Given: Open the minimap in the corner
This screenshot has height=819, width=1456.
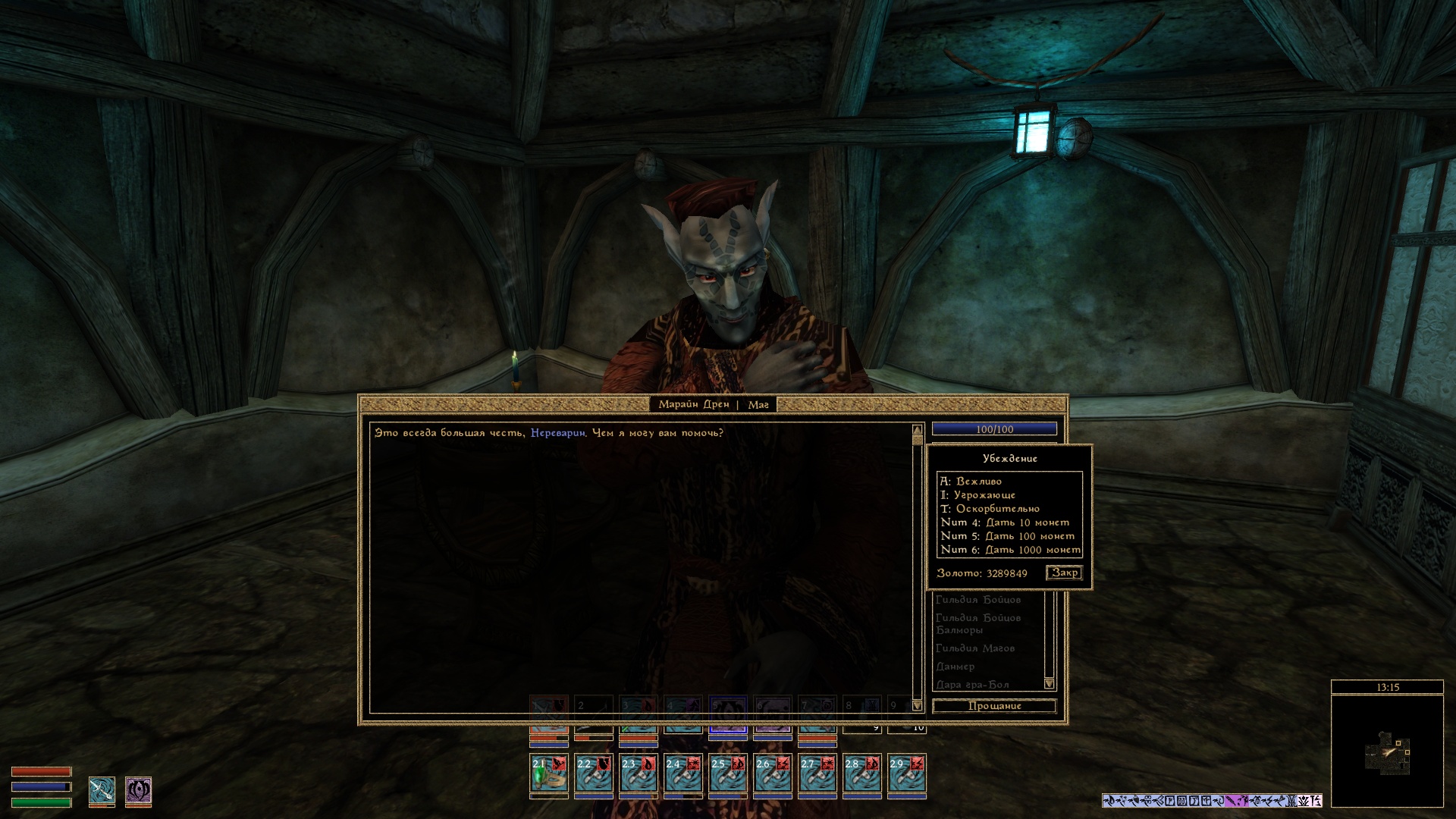Looking at the screenshot, I should coord(1387,751).
